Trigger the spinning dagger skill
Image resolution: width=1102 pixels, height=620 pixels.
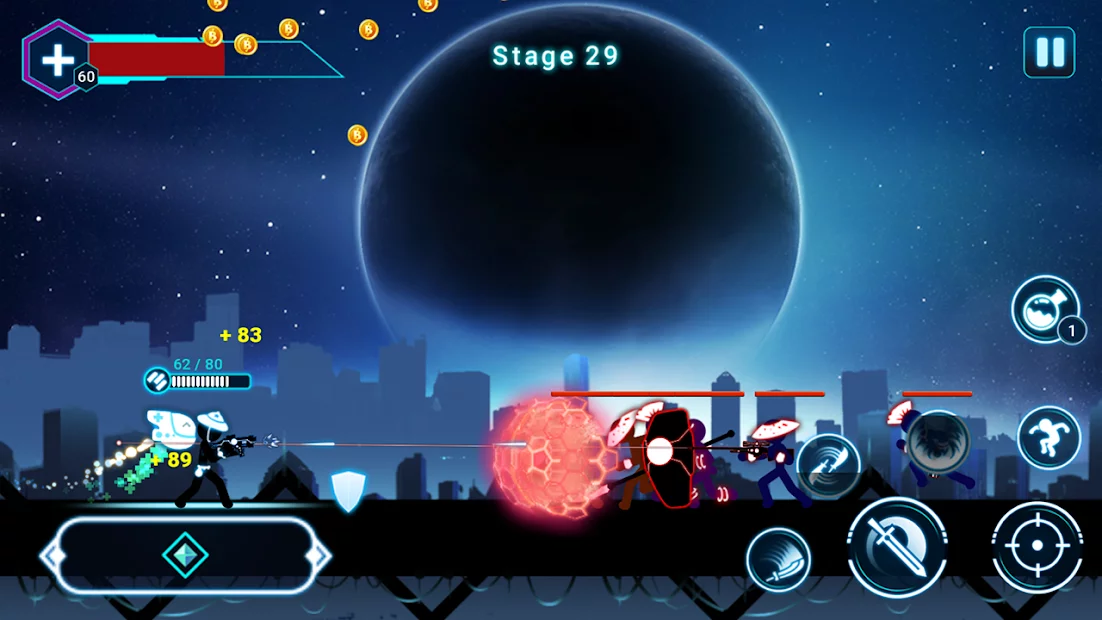[828, 465]
